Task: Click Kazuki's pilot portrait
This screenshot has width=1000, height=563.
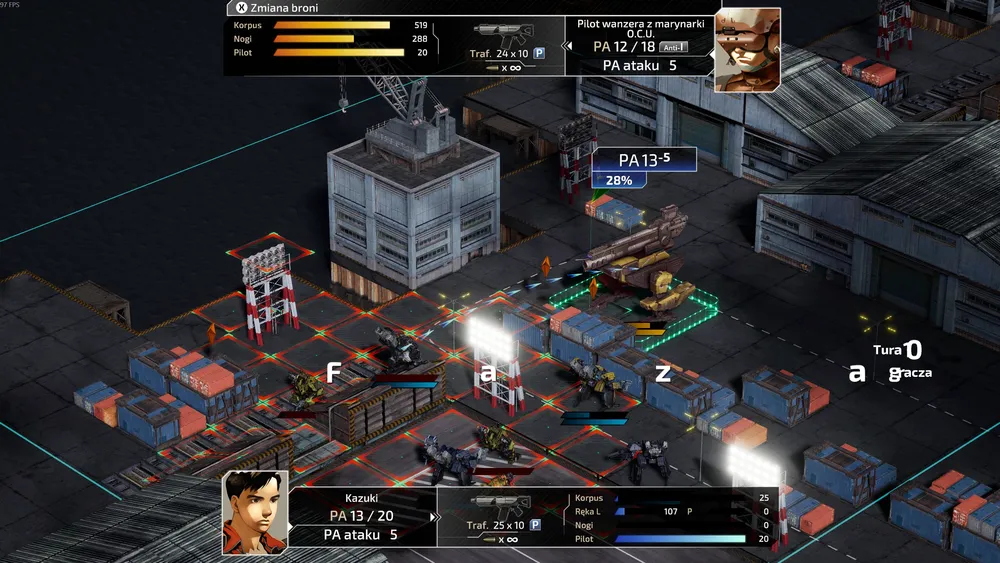Action: pyautogui.click(x=255, y=511)
